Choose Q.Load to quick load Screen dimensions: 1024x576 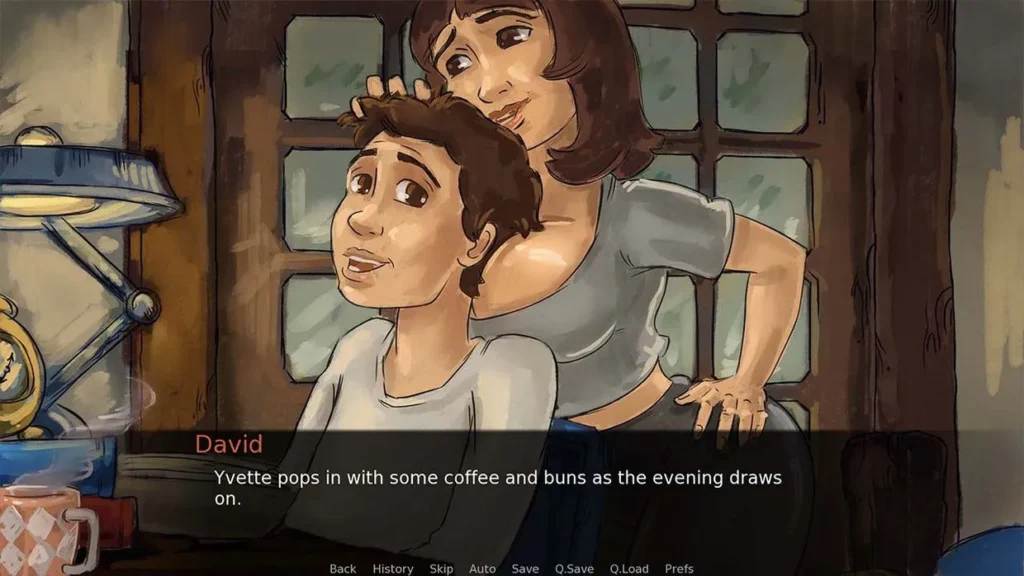[x=629, y=568]
